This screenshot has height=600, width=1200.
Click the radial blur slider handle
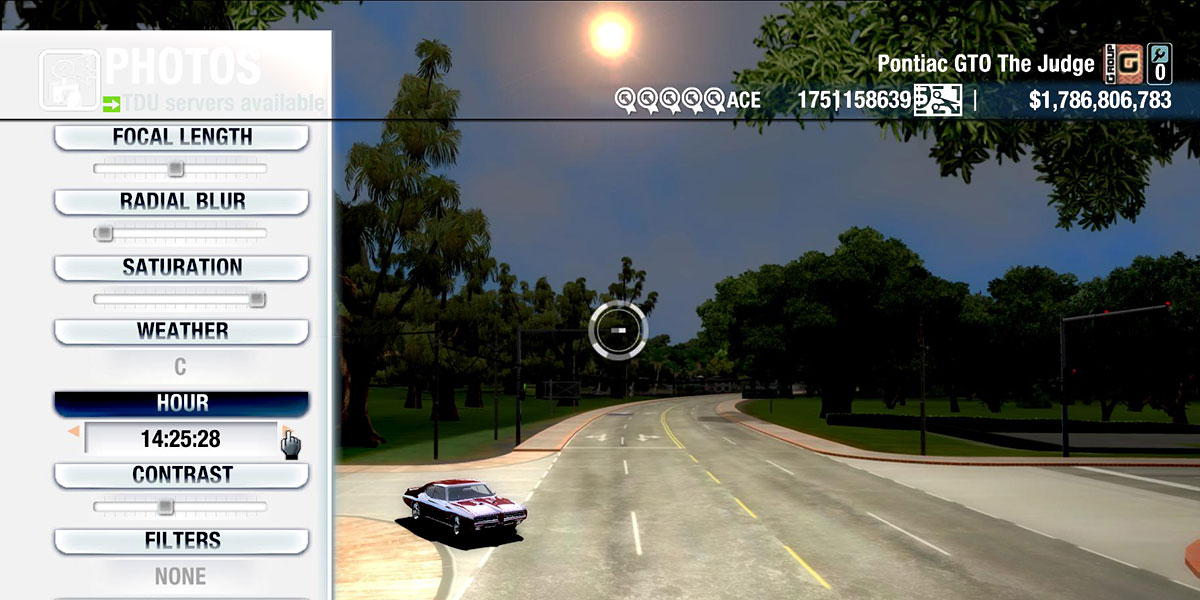click(x=103, y=233)
